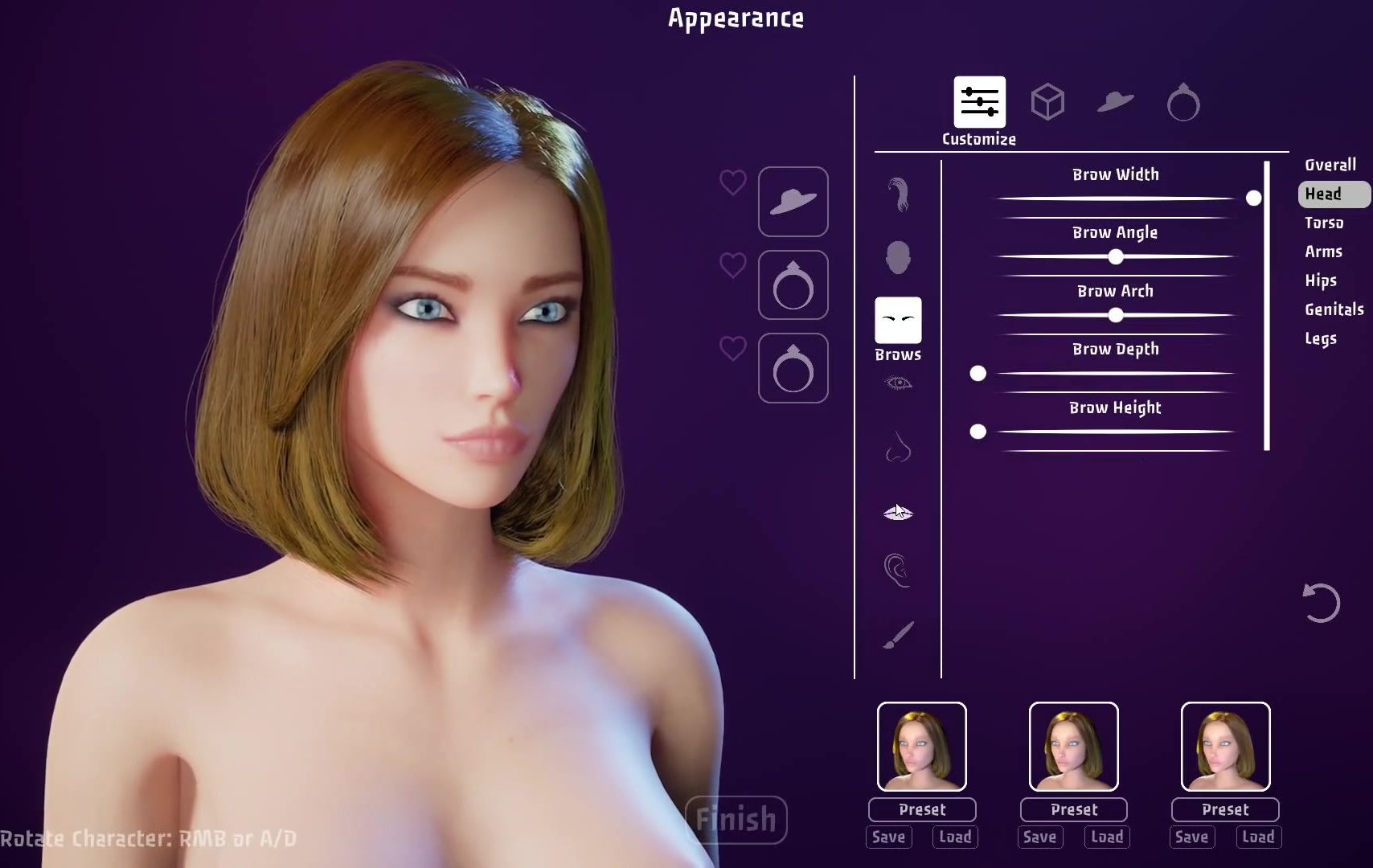The width and height of the screenshot is (1373, 868).
Task: Switch to the Overall body section
Action: point(1330,165)
